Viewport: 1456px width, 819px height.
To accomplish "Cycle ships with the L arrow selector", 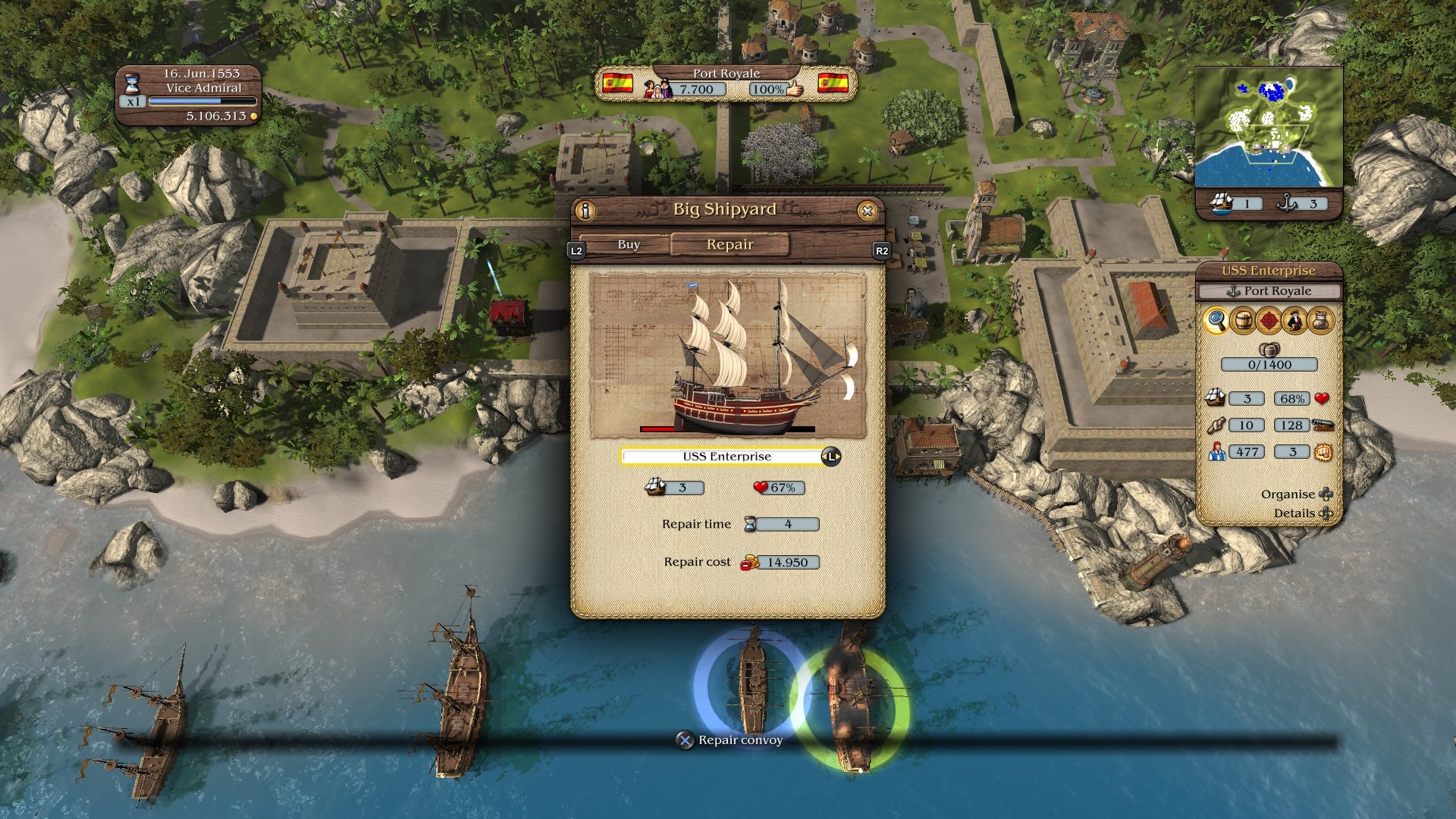I will (833, 456).
